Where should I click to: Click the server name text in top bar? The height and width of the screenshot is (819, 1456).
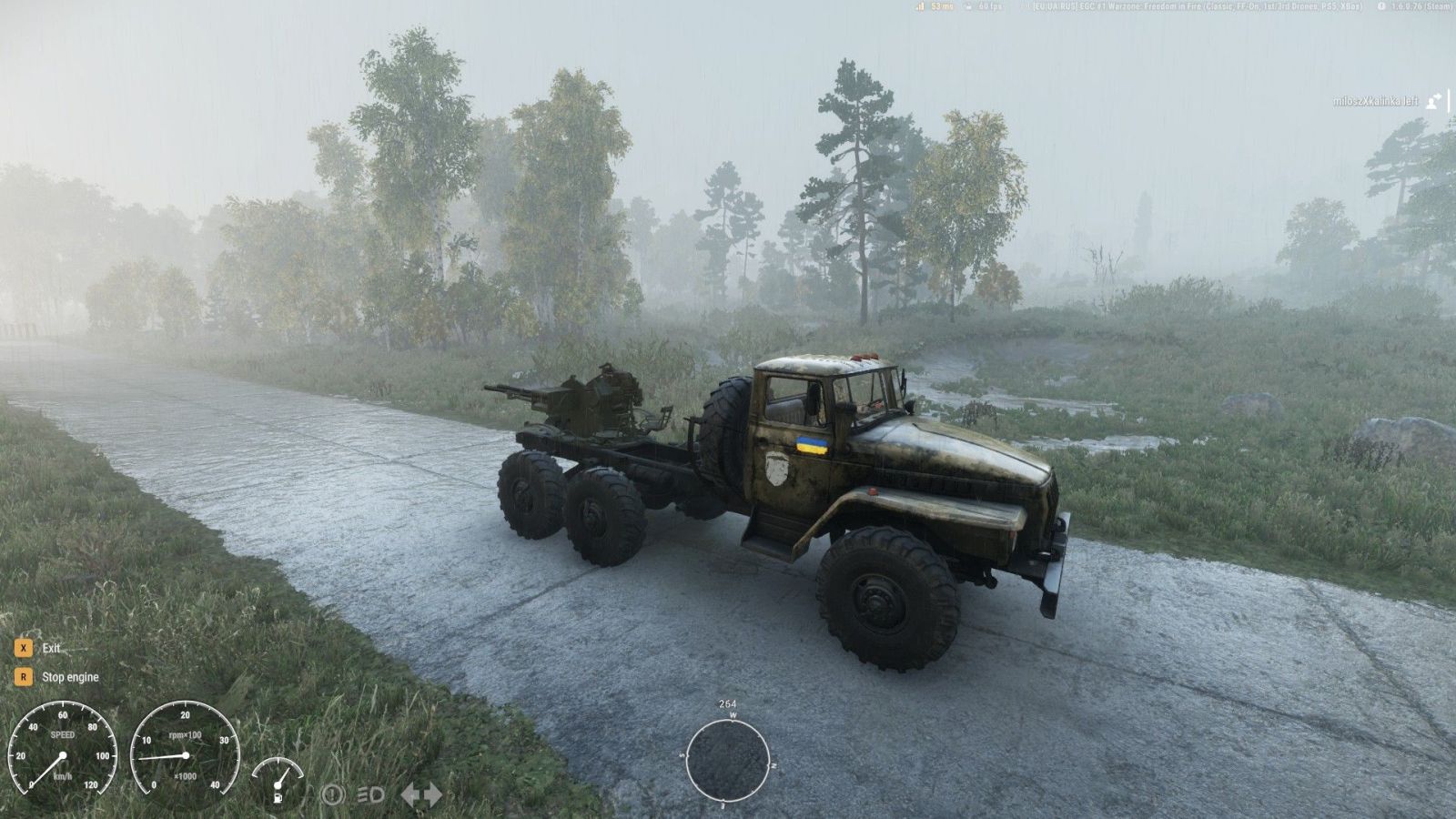[x=1197, y=6]
